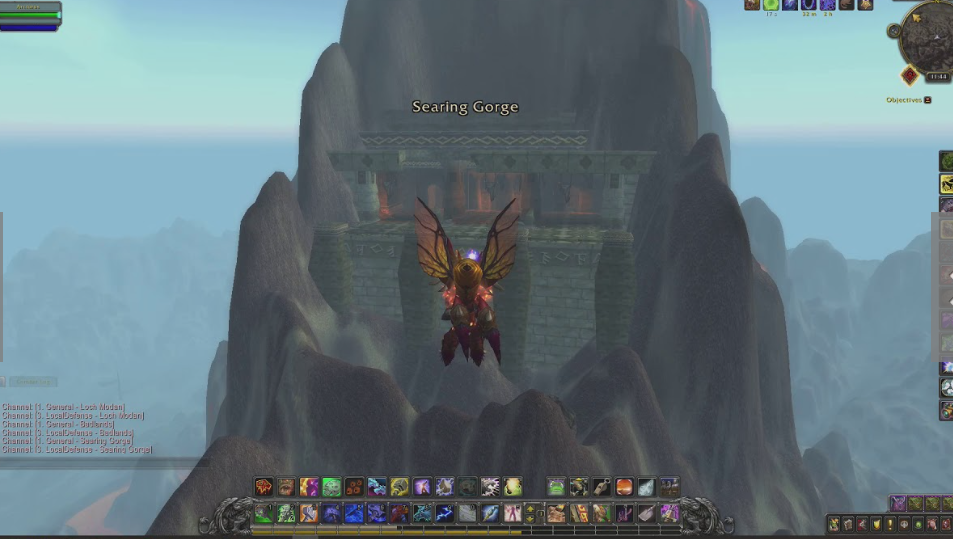Click the red Horde faction badge by minimap
This screenshot has width=953, height=539.
click(909, 76)
